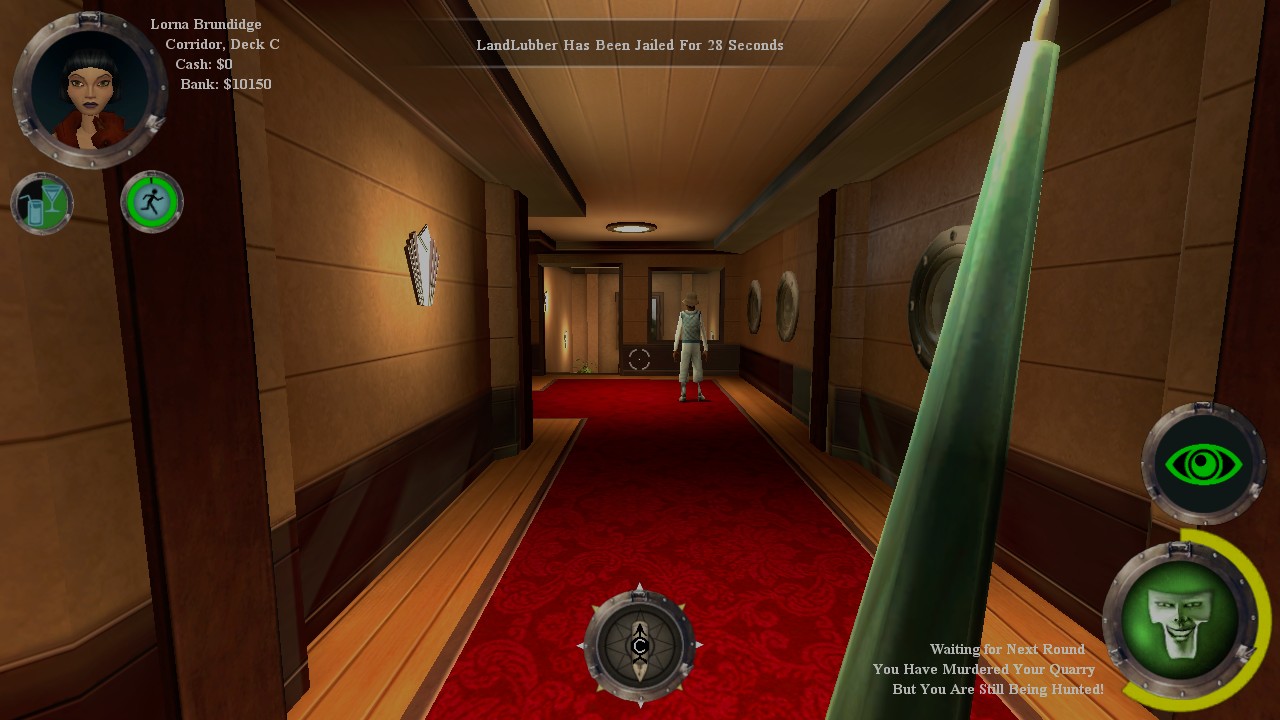Click the green grinning mask icon
Viewport: 1280px width, 720px height.
coord(1180,620)
